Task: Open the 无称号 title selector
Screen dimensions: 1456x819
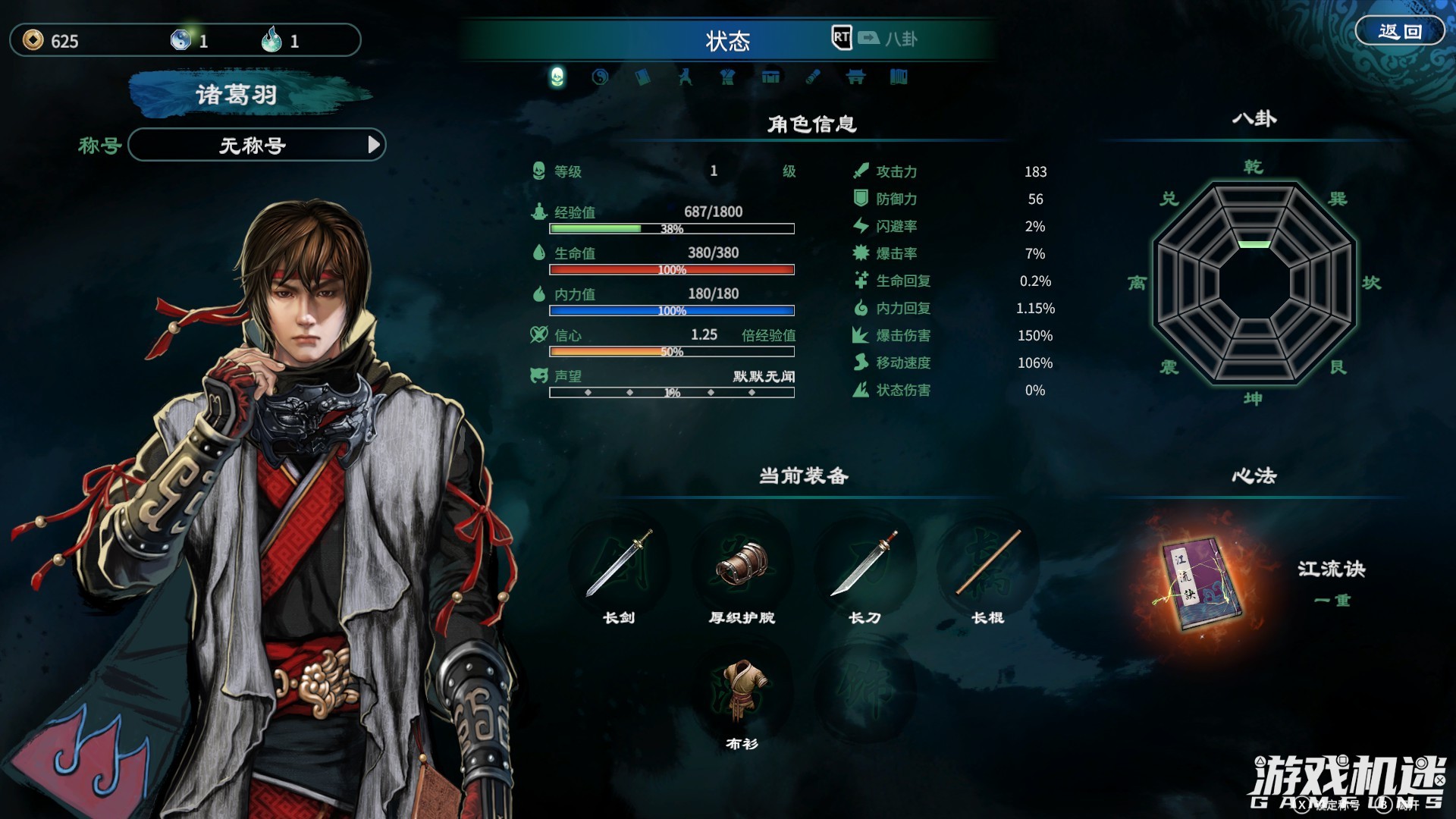Action: 256,145
